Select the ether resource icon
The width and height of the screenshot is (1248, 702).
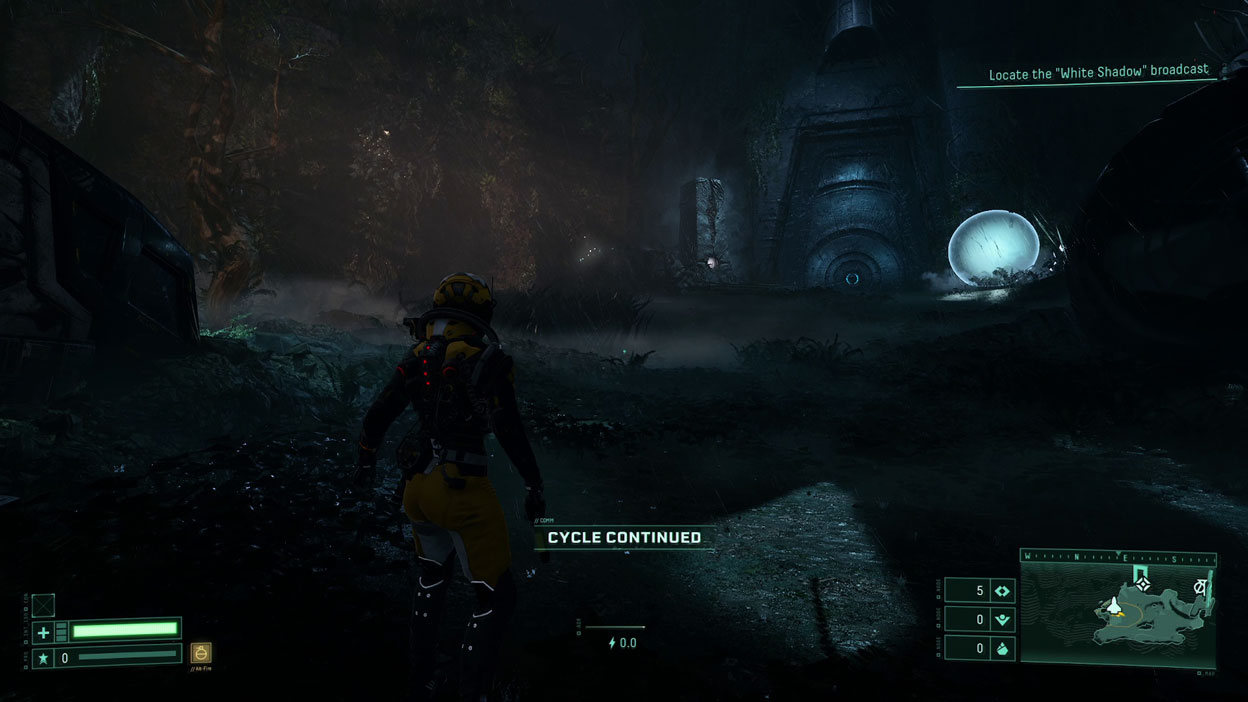[1002, 620]
